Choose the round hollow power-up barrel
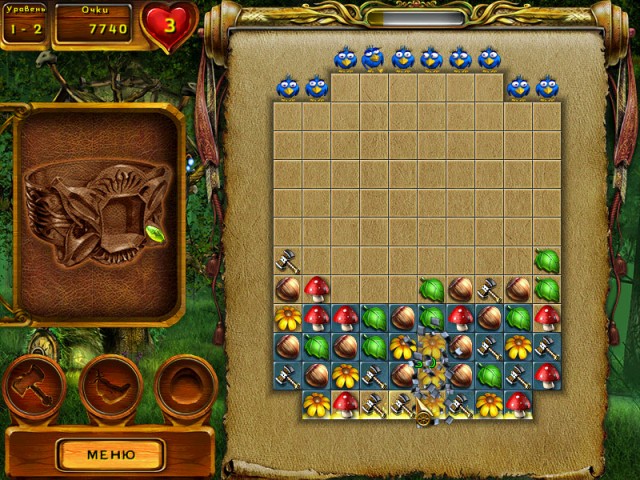The height and width of the screenshot is (480, 640). pyautogui.click(x=186, y=388)
